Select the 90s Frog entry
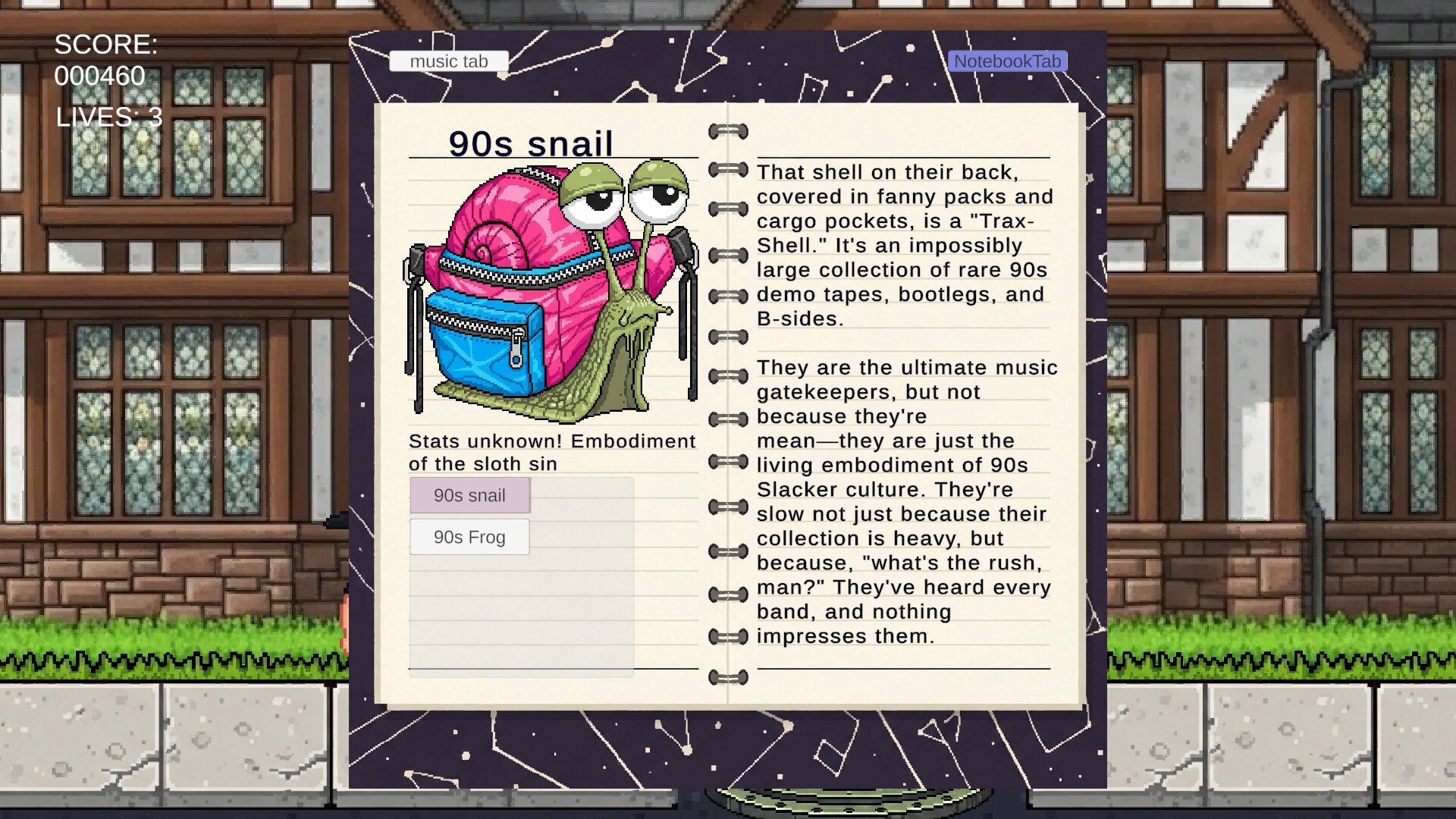 coord(469,536)
